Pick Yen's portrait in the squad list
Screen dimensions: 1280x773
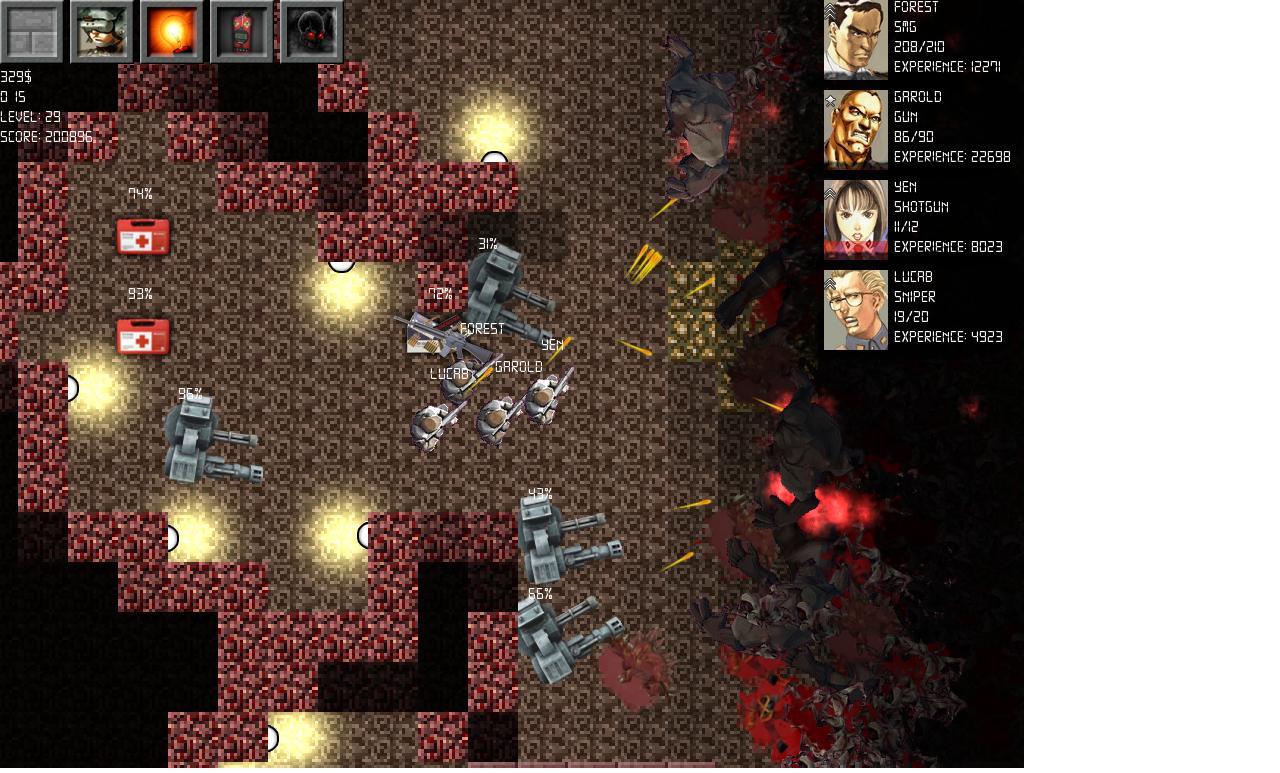[x=855, y=219]
